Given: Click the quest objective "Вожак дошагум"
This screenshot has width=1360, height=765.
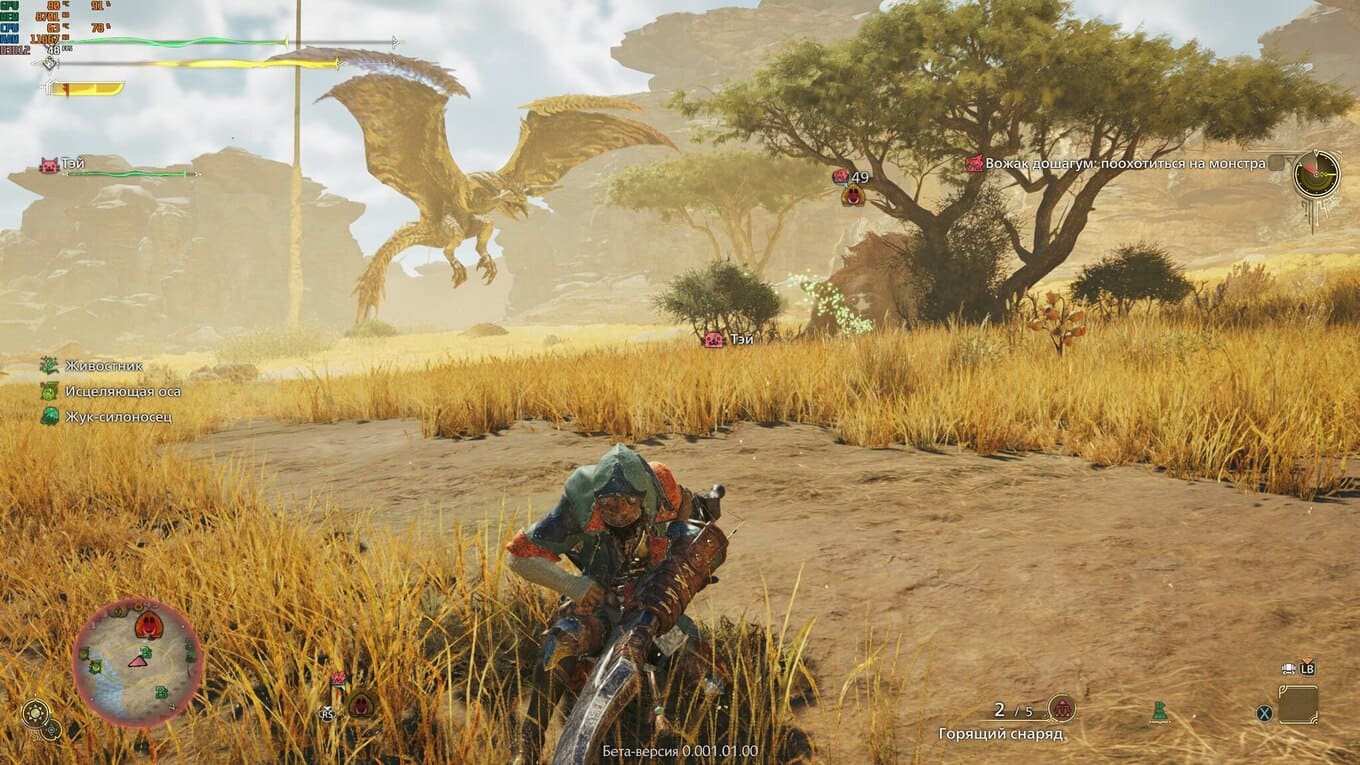Looking at the screenshot, I should point(1115,163).
